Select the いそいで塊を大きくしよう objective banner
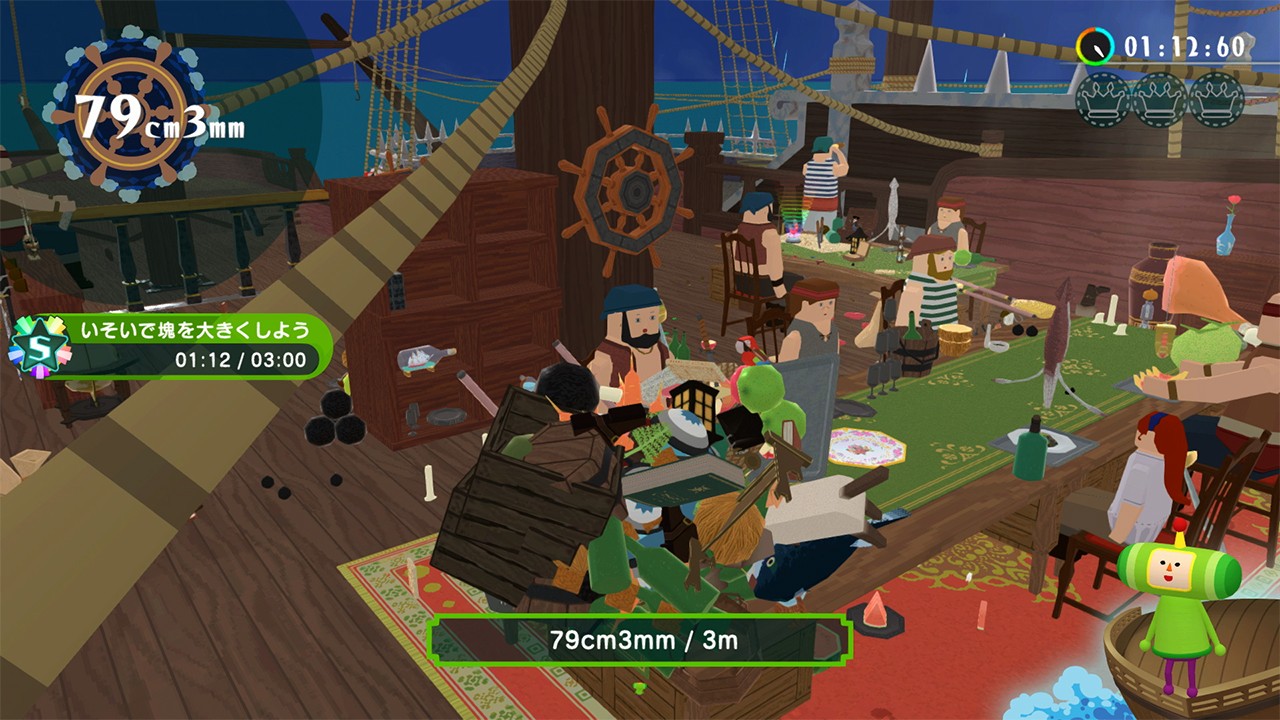This screenshot has height=720, width=1280. [190, 344]
